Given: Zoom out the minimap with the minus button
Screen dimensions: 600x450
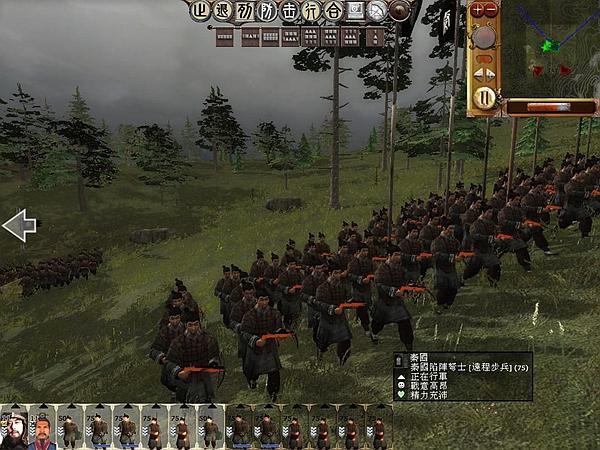Looking at the screenshot, I should click(x=492, y=10).
